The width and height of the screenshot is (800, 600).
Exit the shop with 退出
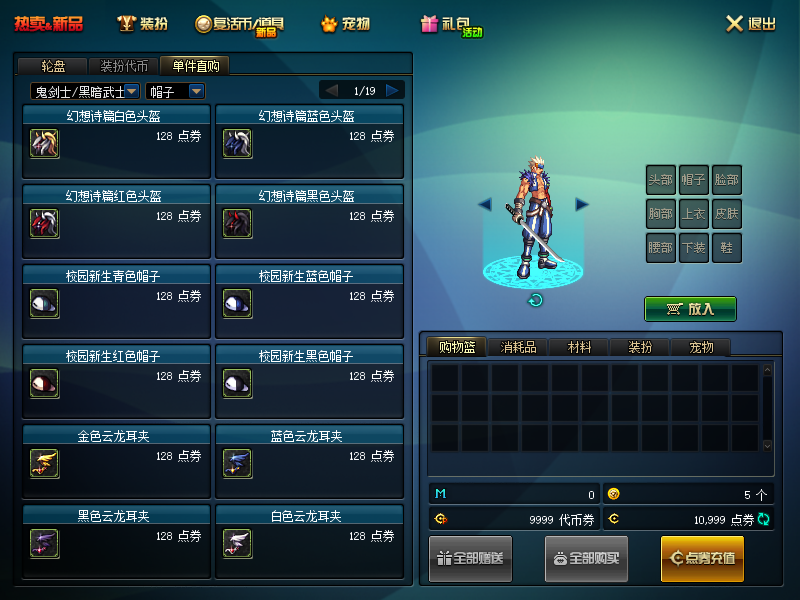[750, 24]
